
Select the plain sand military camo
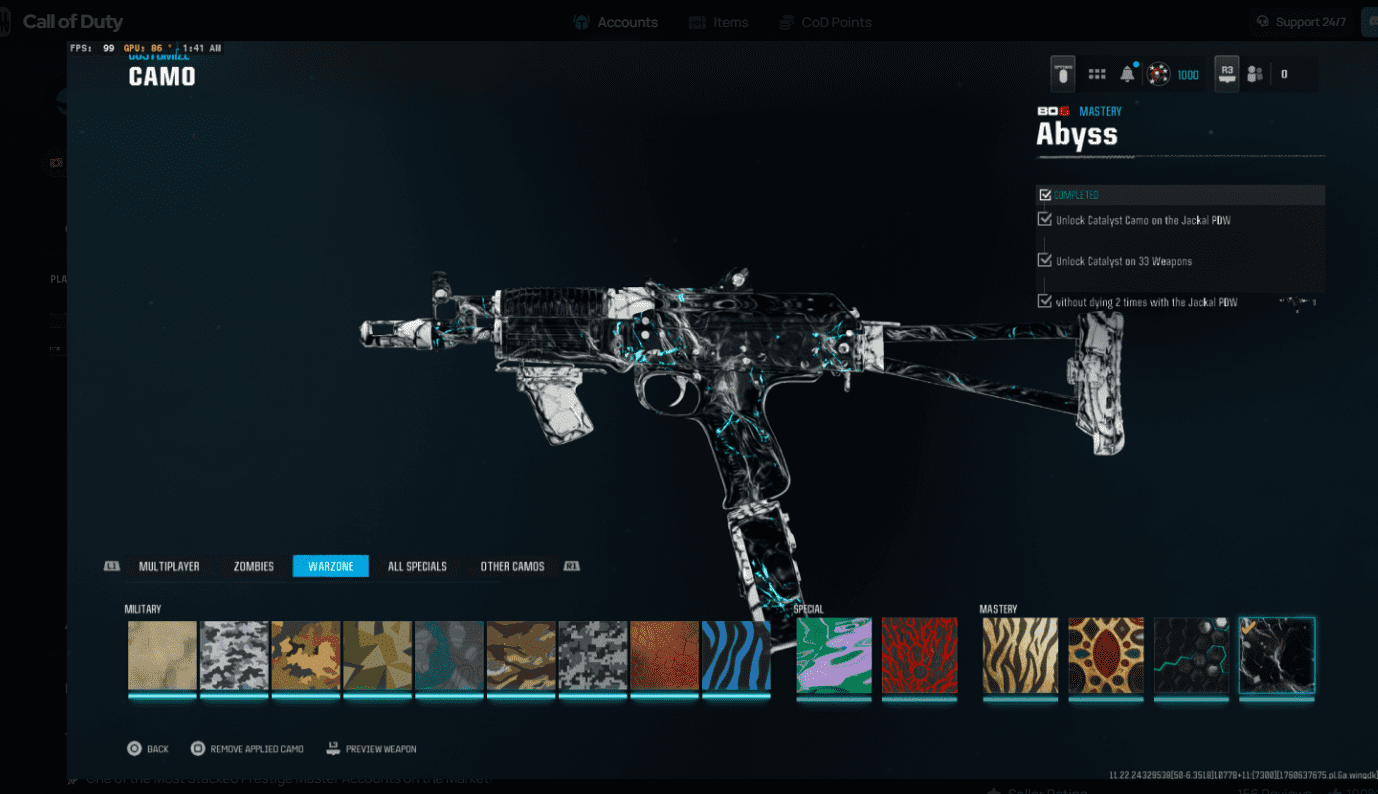click(162, 656)
